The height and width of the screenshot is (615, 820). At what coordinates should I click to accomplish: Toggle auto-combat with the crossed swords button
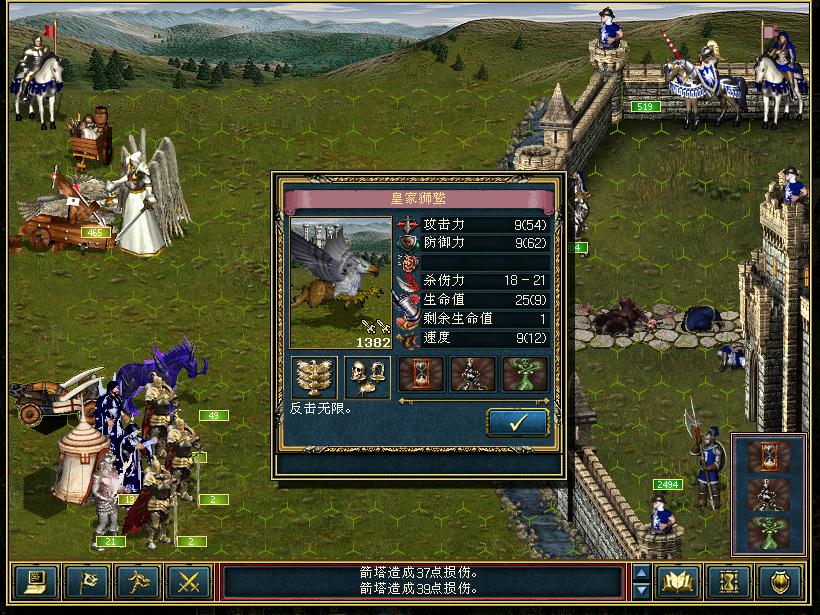tap(189, 582)
